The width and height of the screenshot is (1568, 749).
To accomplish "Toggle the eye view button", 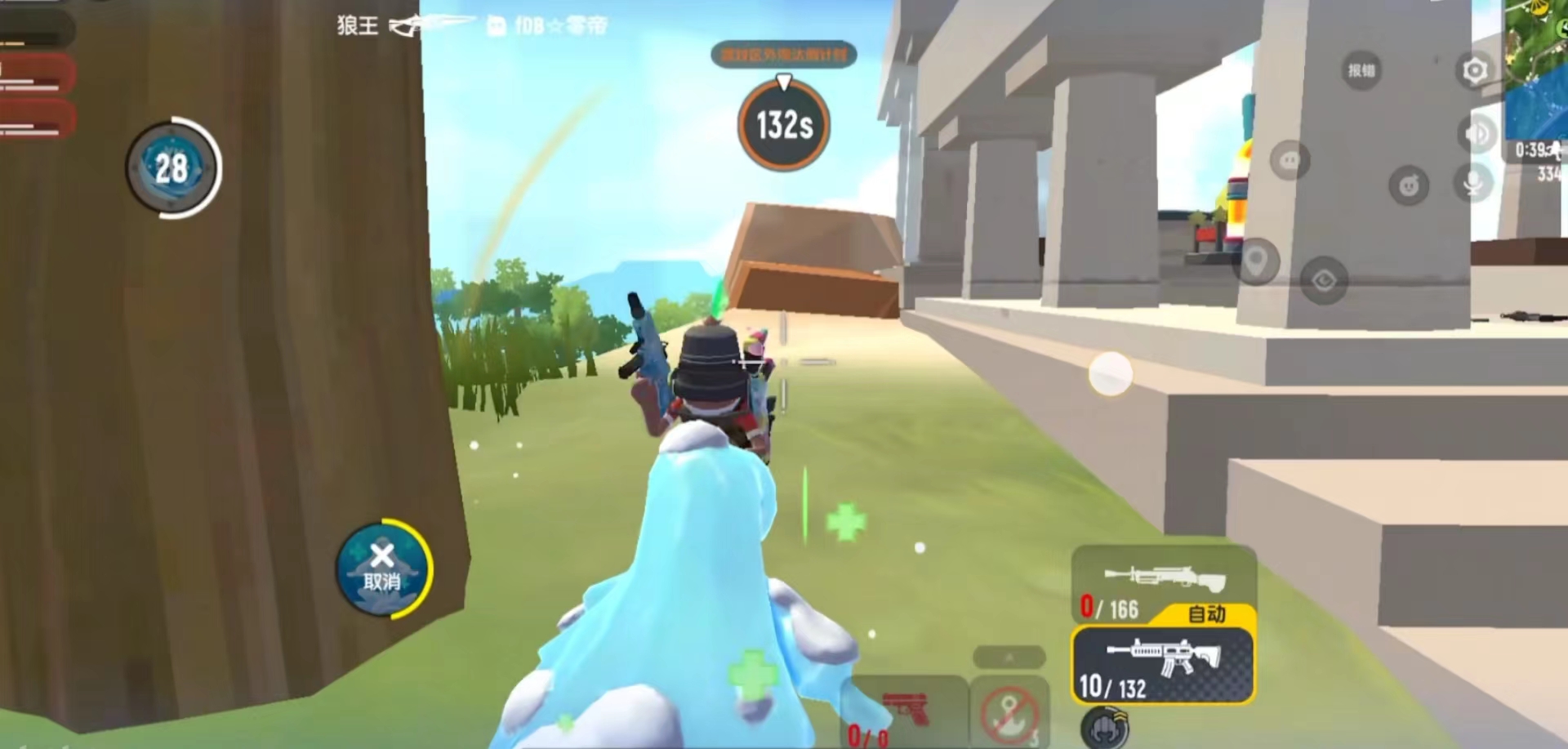I will pos(1323,282).
